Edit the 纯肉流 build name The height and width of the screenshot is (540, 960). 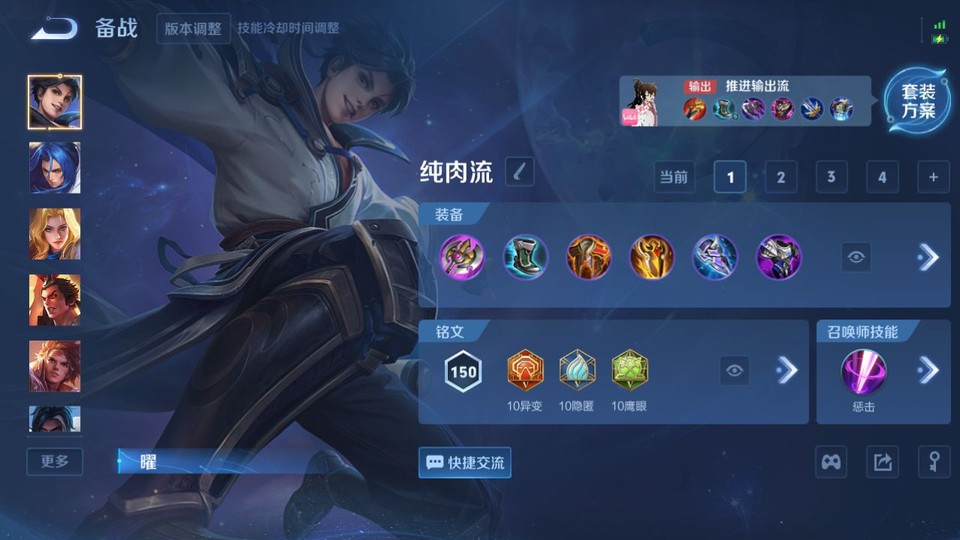coord(519,172)
